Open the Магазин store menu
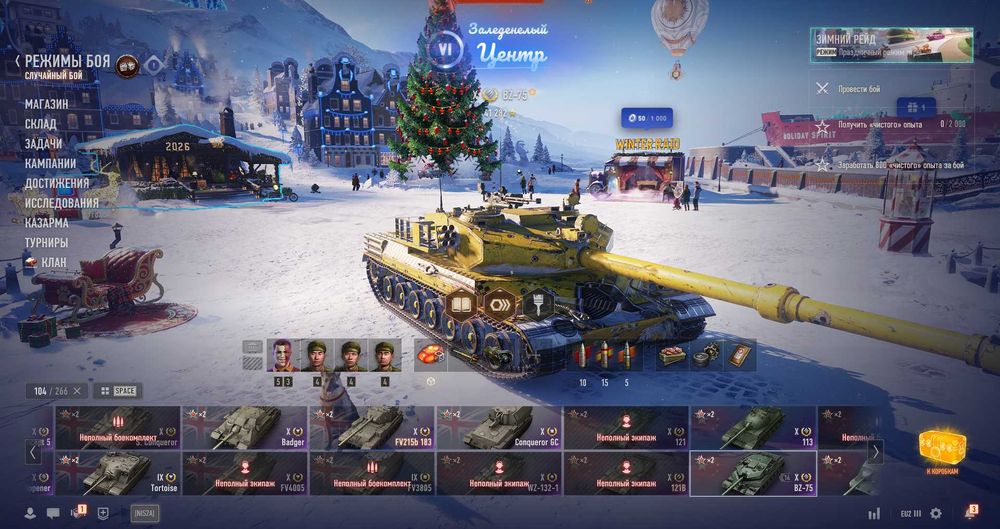Viewport: 1000px width, 529px height. 47,104
